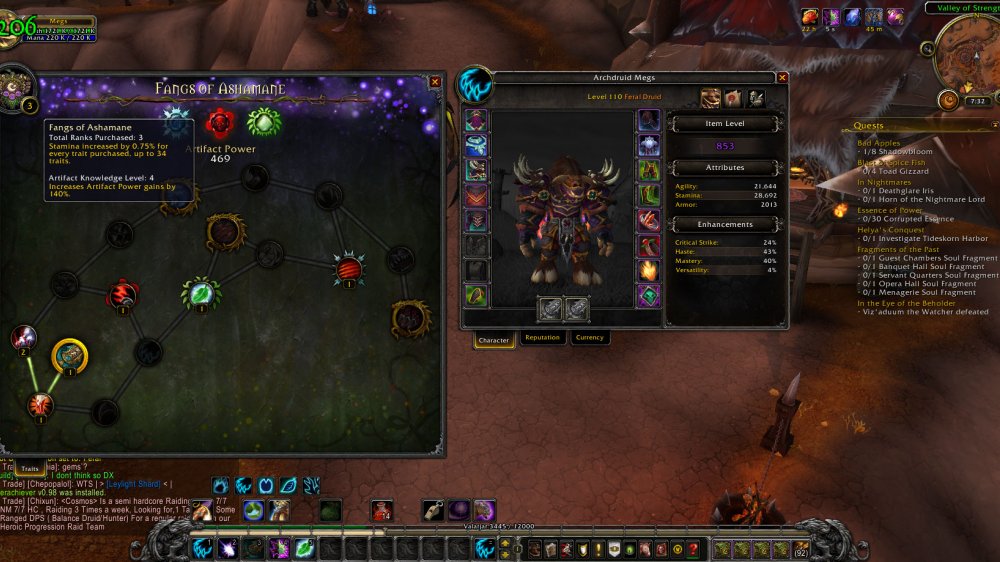The image size is (1000, 562).
Task: Open the Traits chat tab
Action: click(30, 467)
